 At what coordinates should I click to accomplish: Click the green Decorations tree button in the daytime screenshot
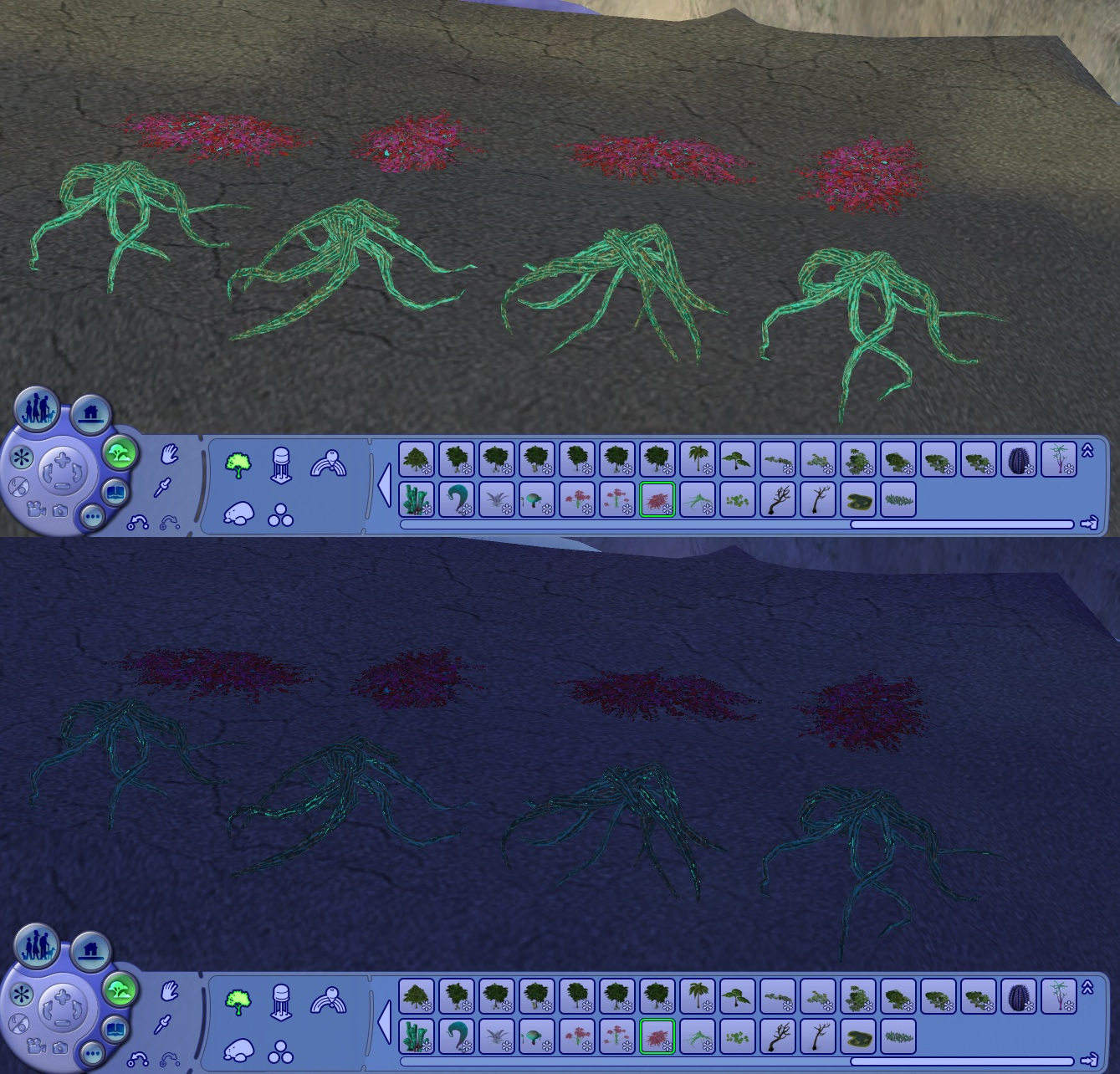[x=120, y=453]
